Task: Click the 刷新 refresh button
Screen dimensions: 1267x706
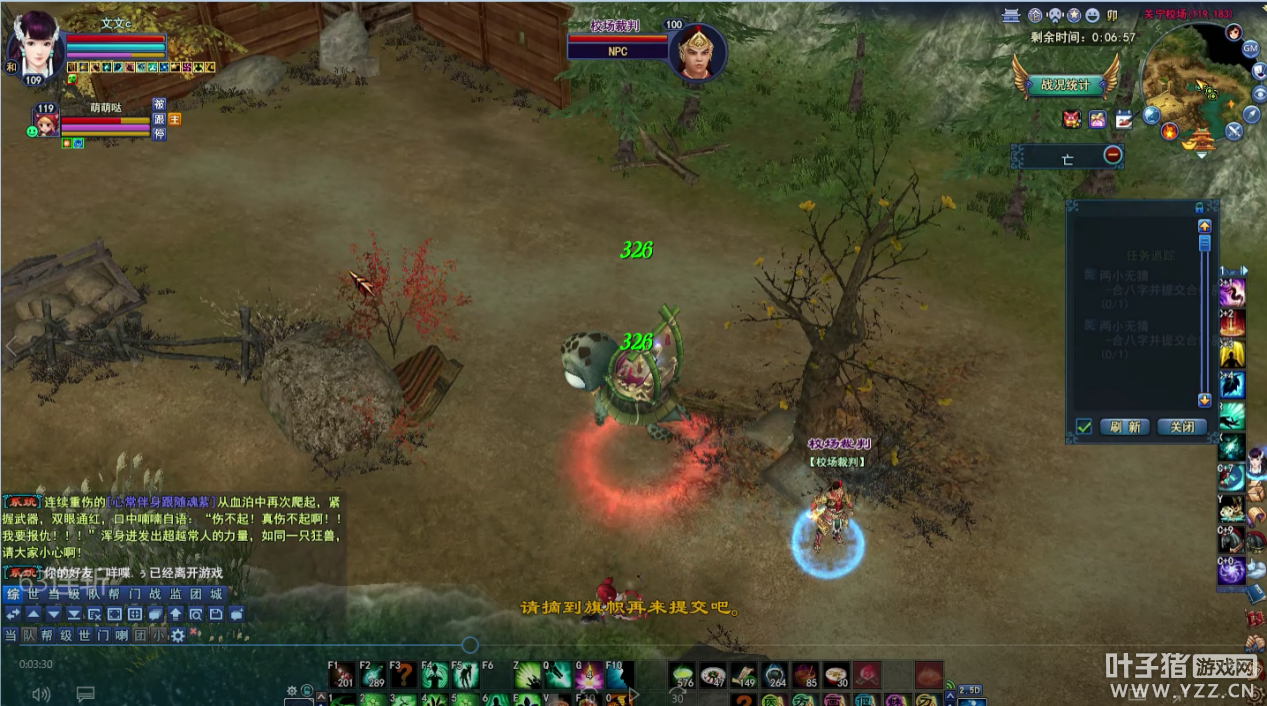Action: coord(1125,427)
